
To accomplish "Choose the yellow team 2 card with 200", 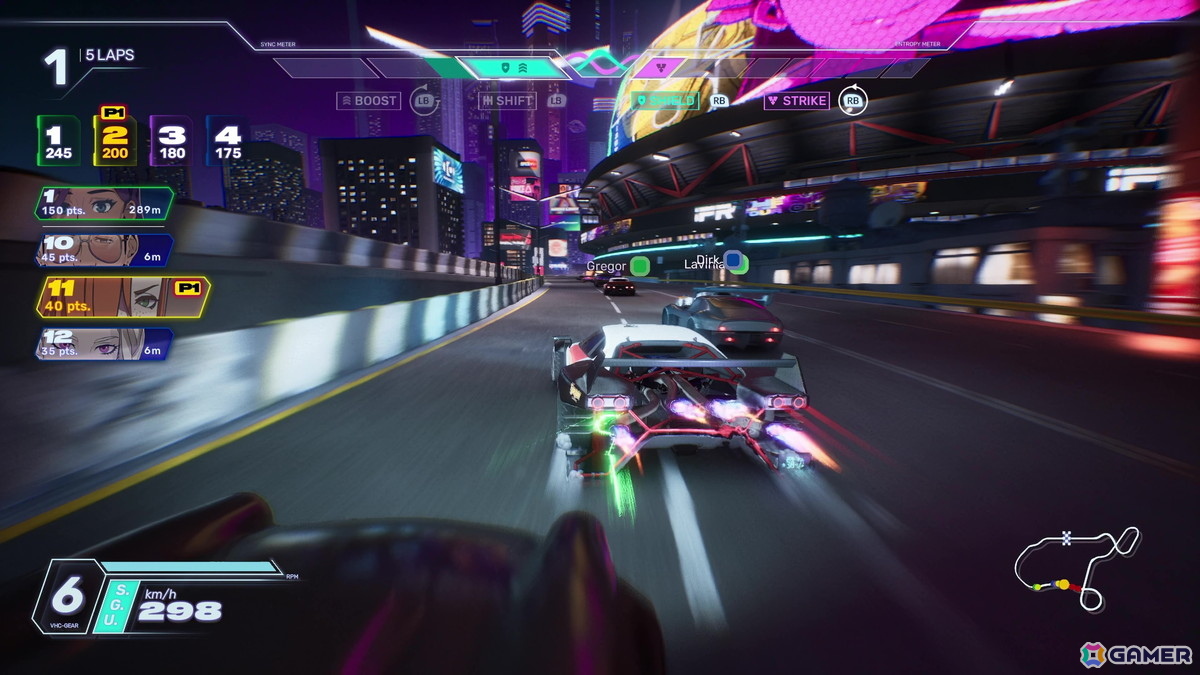I will [115, 141].
